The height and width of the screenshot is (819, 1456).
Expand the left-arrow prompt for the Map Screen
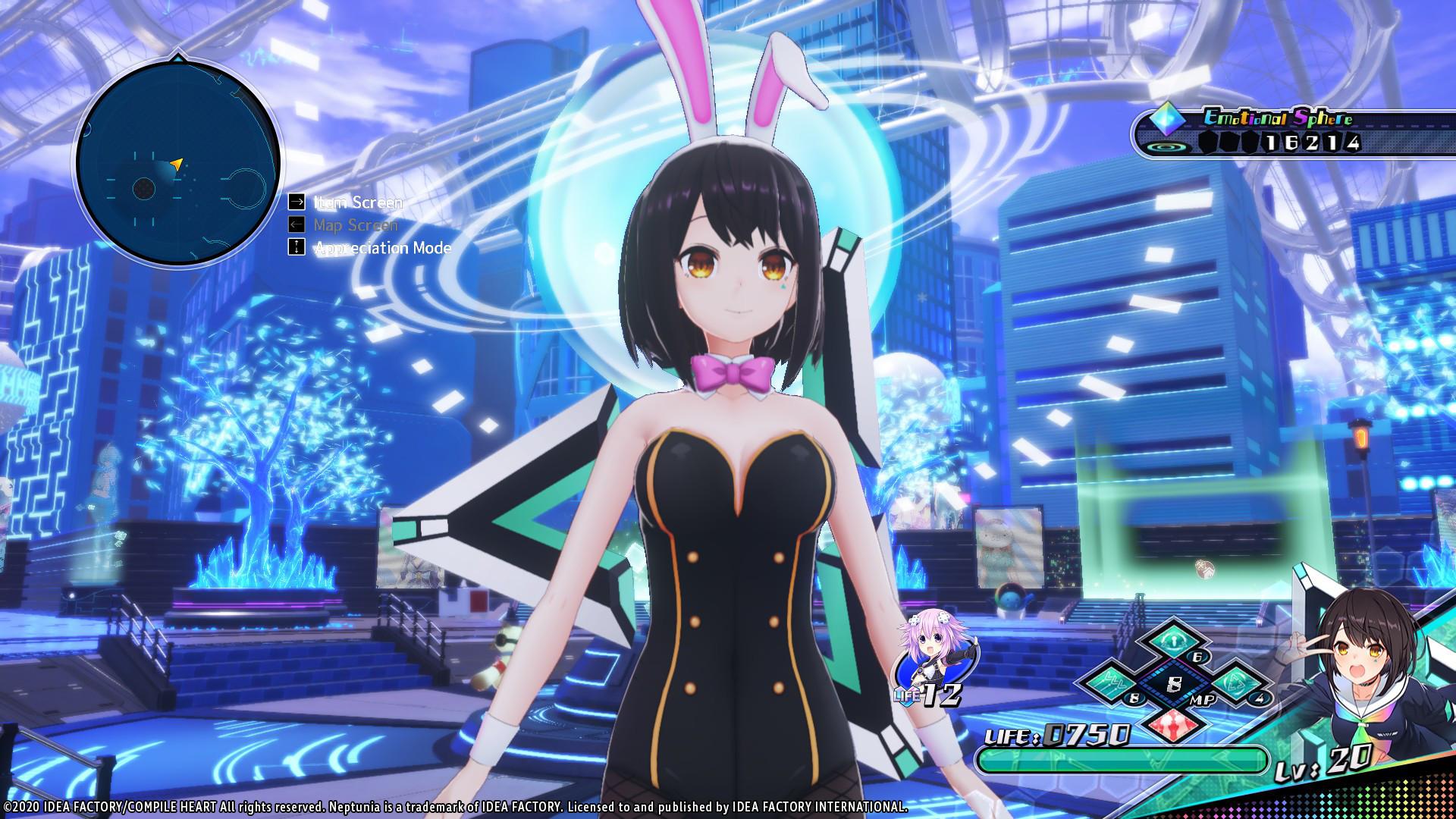(x=296, y=225)
